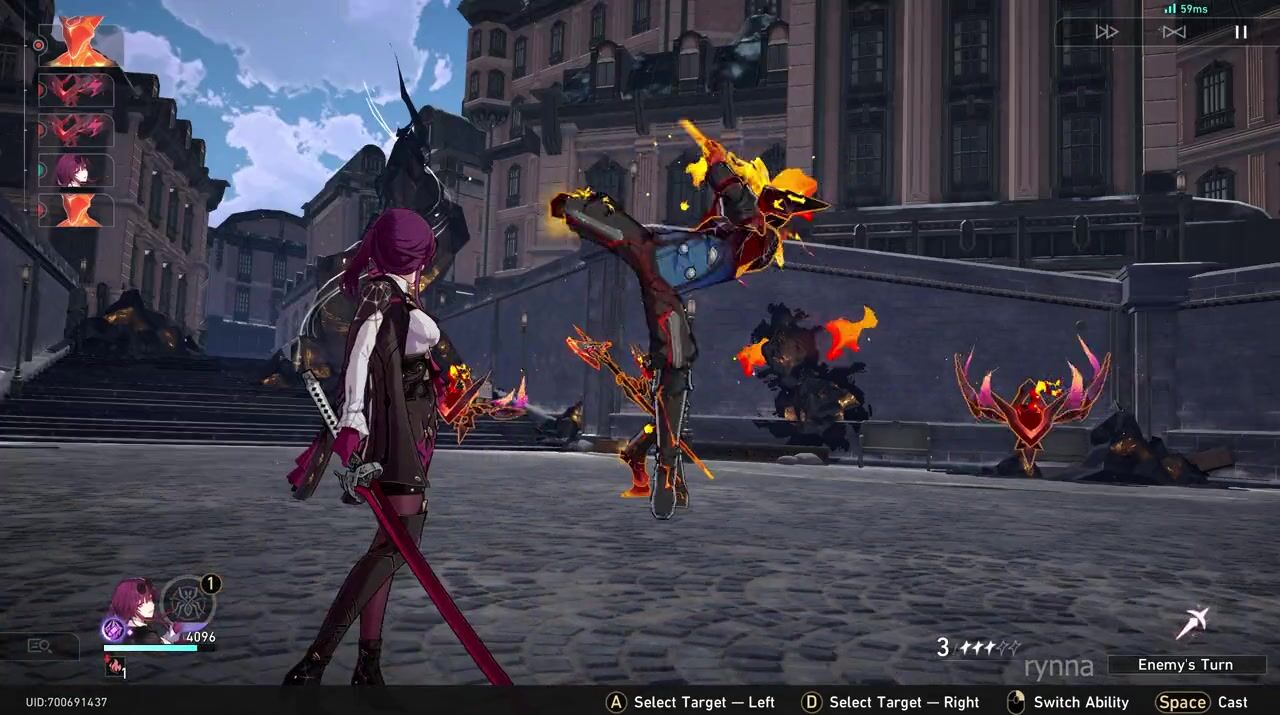
Task: Open the battle details magnifier button
Action: coord(40,646)
